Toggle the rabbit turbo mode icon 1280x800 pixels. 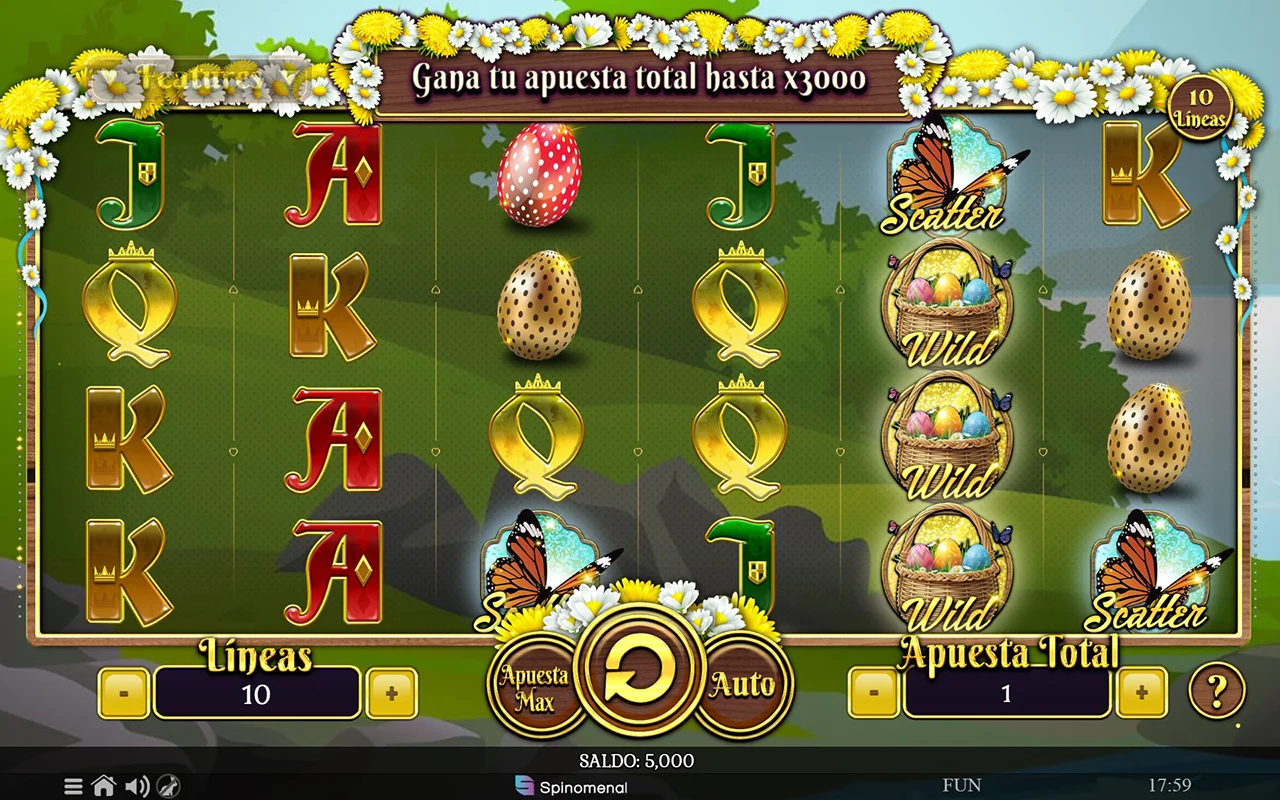(x=168, y=787)
